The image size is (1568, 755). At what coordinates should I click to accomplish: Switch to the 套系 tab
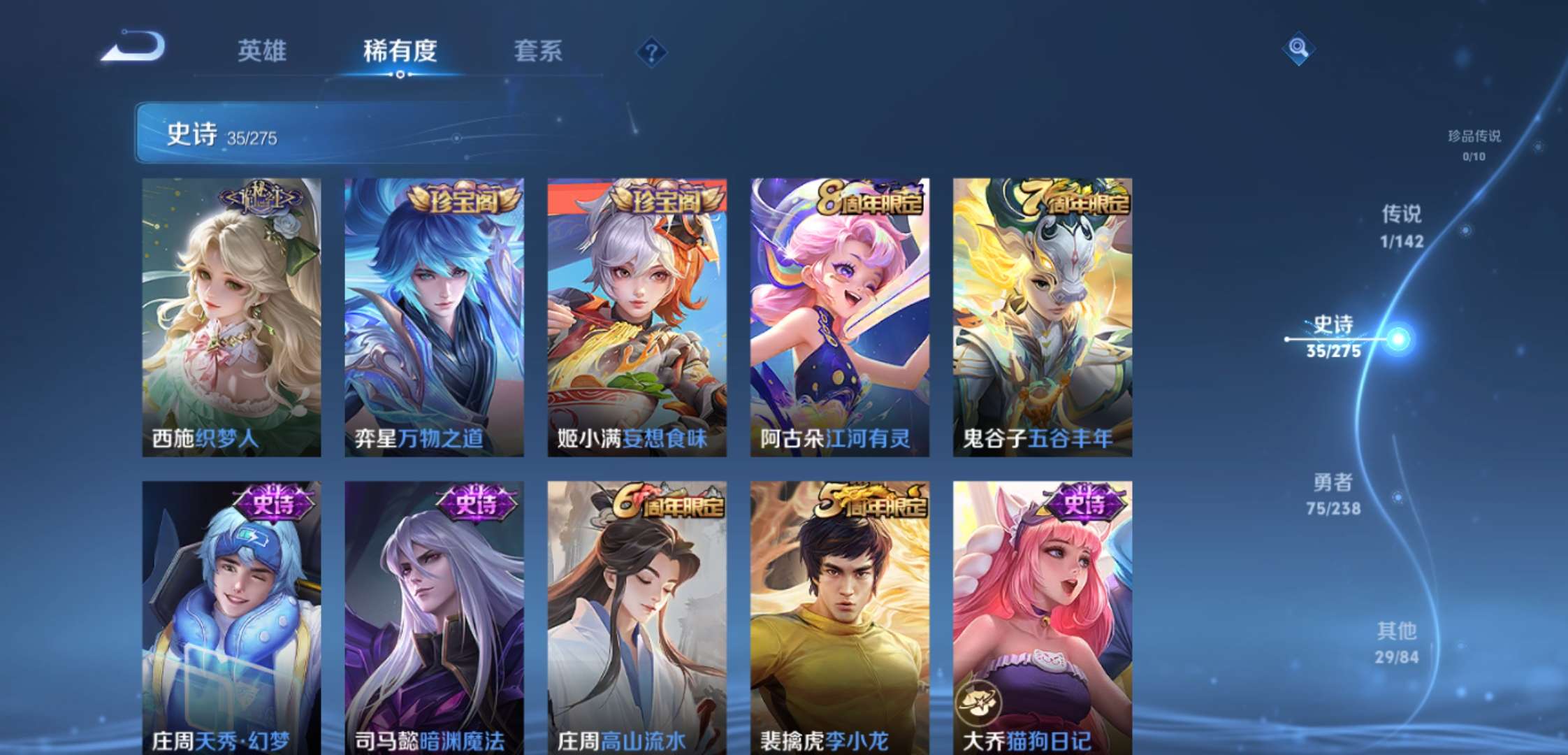pyautogui.click(x=538, y=50)
